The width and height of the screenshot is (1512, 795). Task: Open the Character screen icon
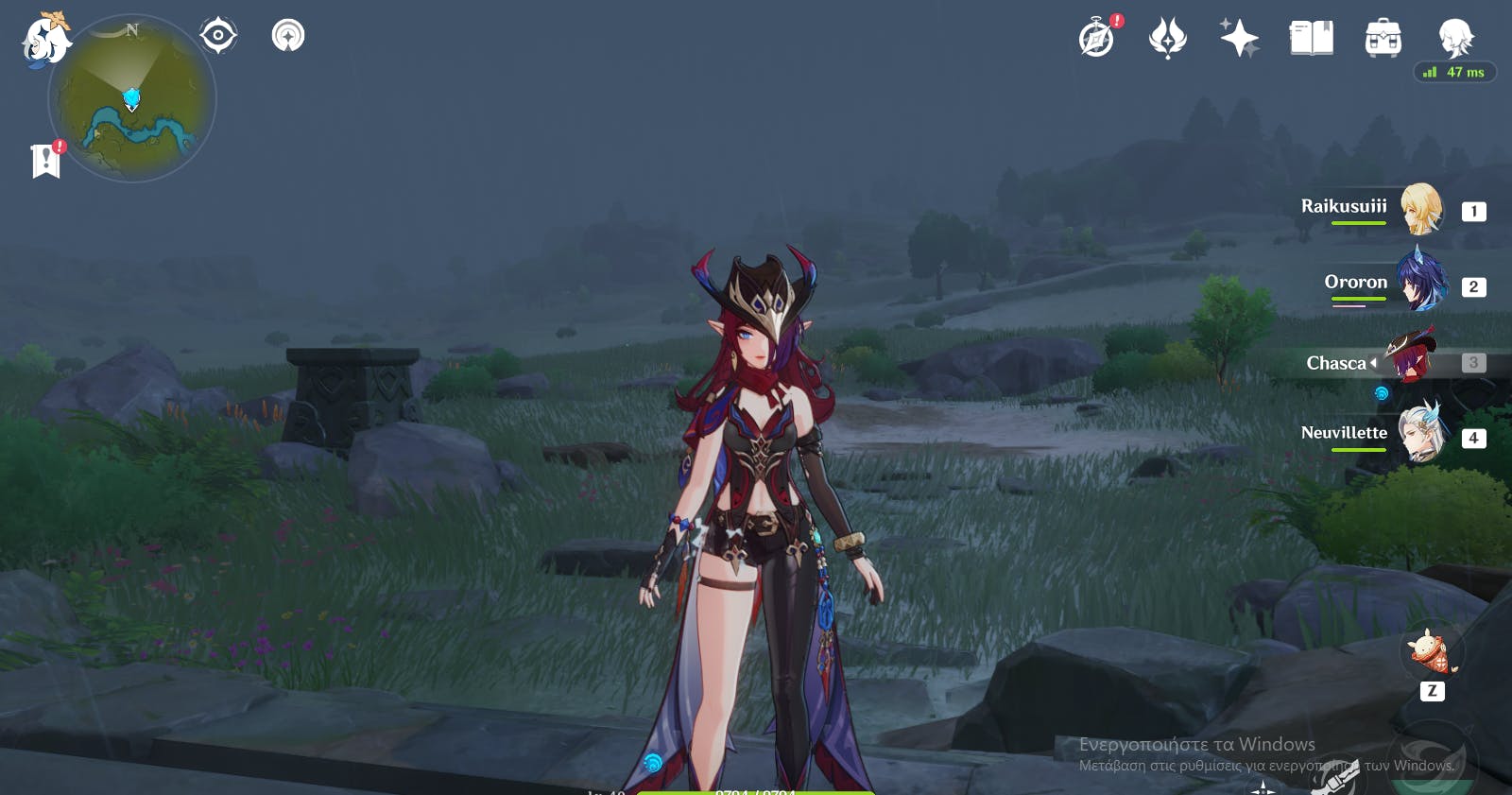[1455, 39]
